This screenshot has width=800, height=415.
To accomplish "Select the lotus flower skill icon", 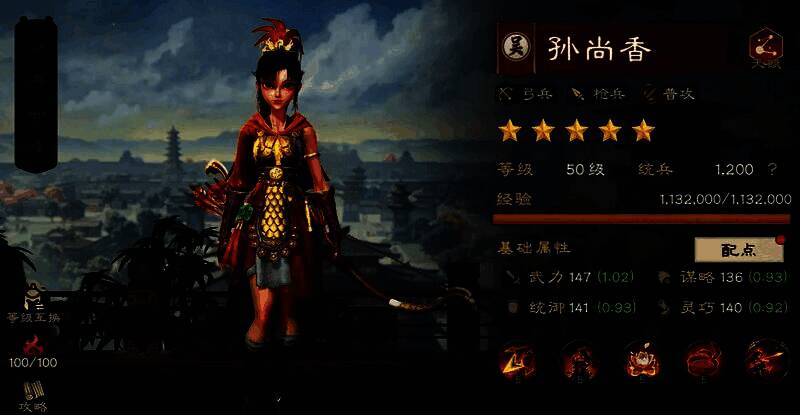I will [640, 359].
